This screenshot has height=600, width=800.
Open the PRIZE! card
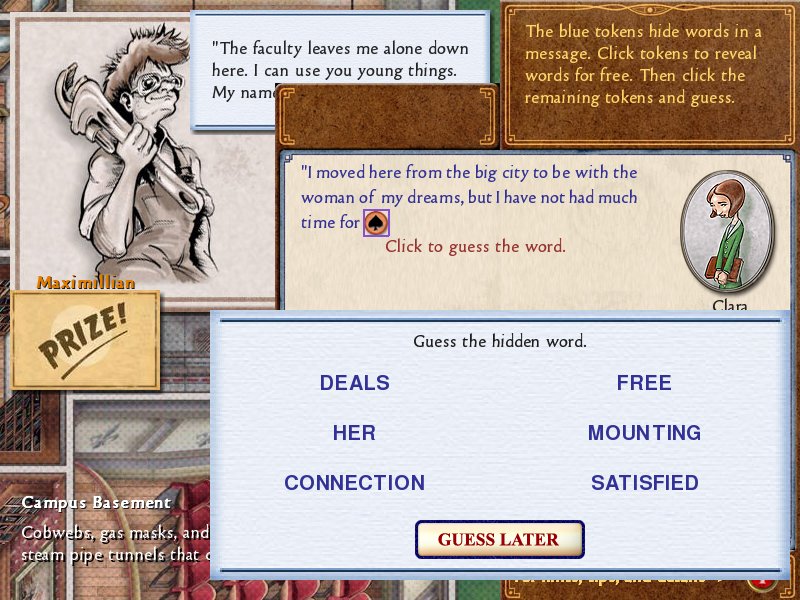(85, 340)
